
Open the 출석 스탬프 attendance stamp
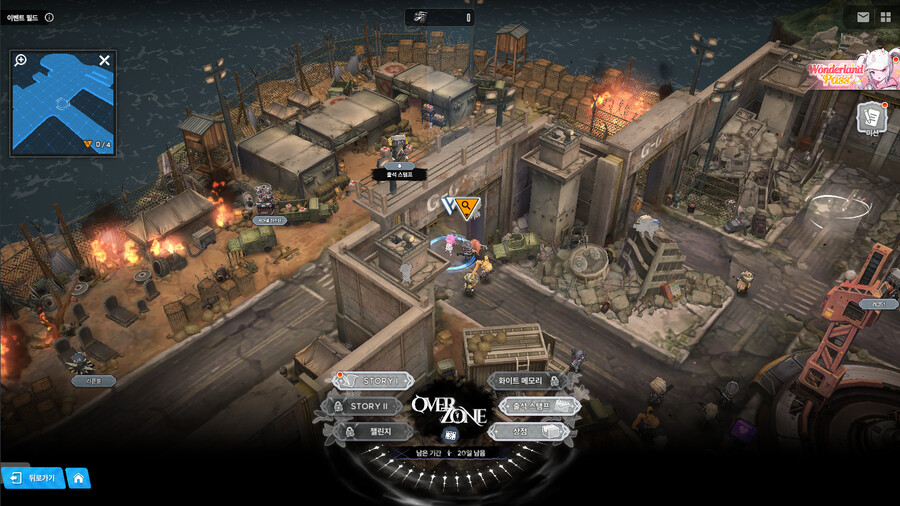tap(537, 406)
